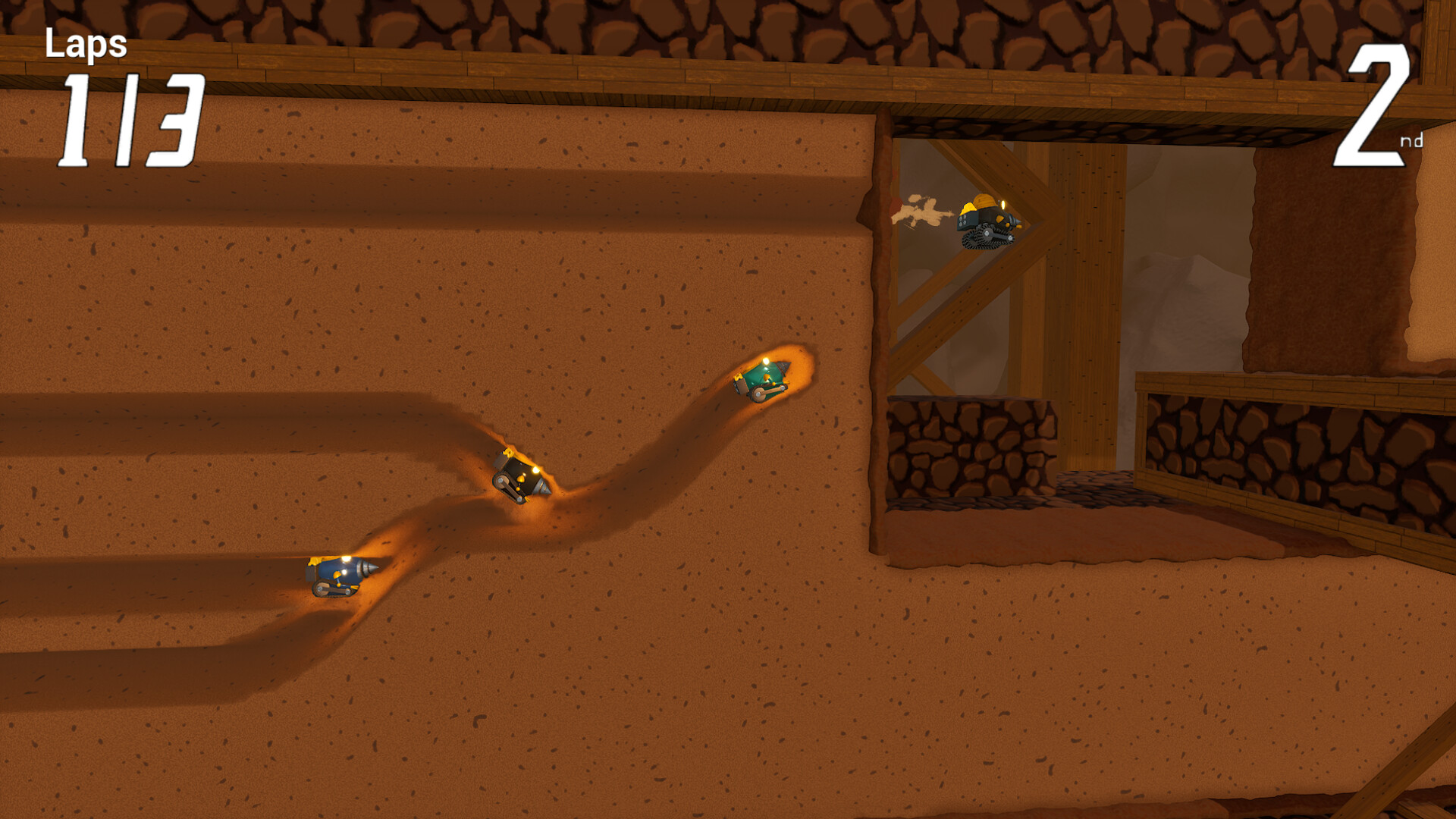Toggle the black driller's rear beacon
Screen dimensions: 1456x819
point(508,453)
